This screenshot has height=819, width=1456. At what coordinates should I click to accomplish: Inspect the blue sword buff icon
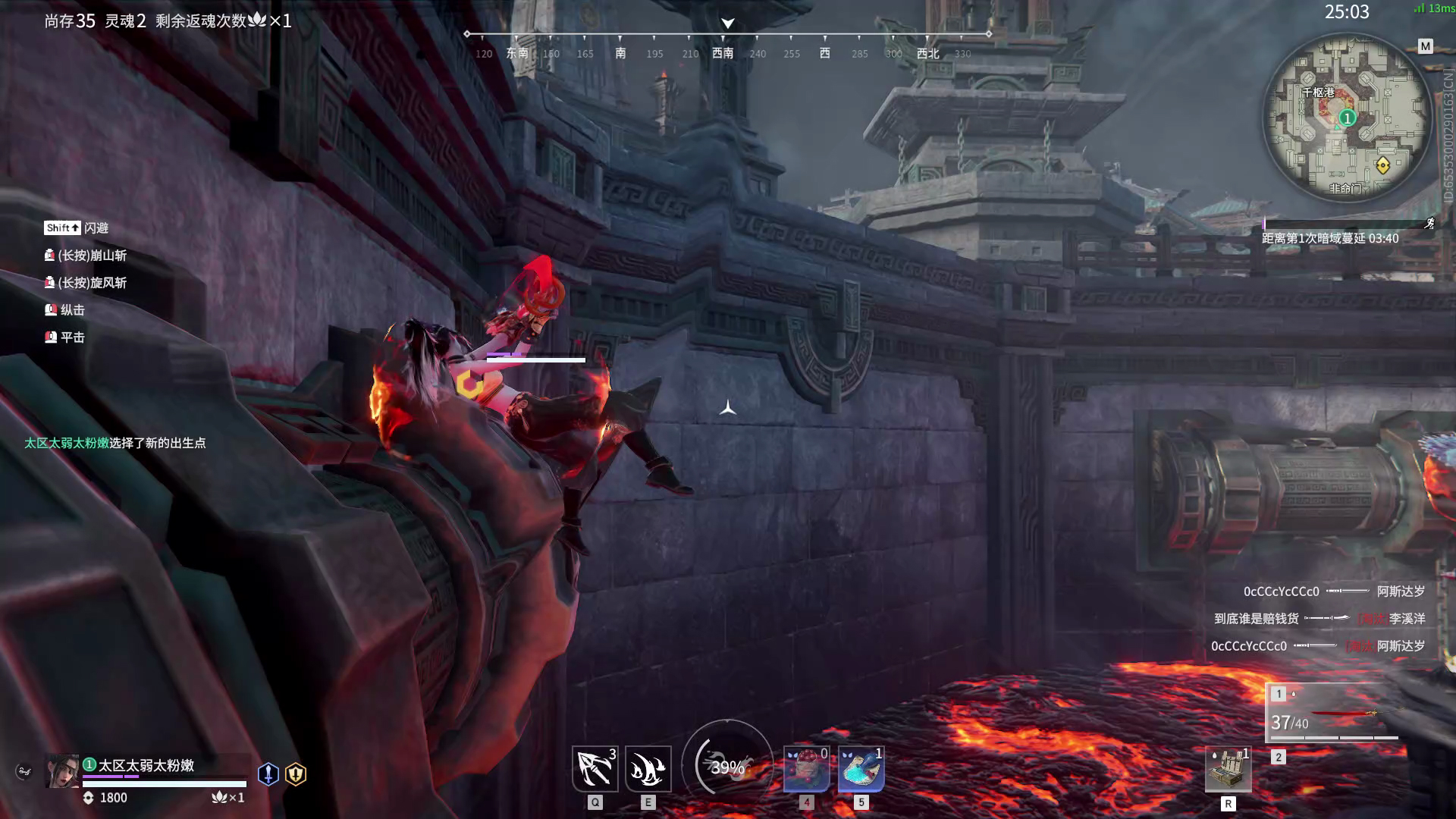(268, 773)
